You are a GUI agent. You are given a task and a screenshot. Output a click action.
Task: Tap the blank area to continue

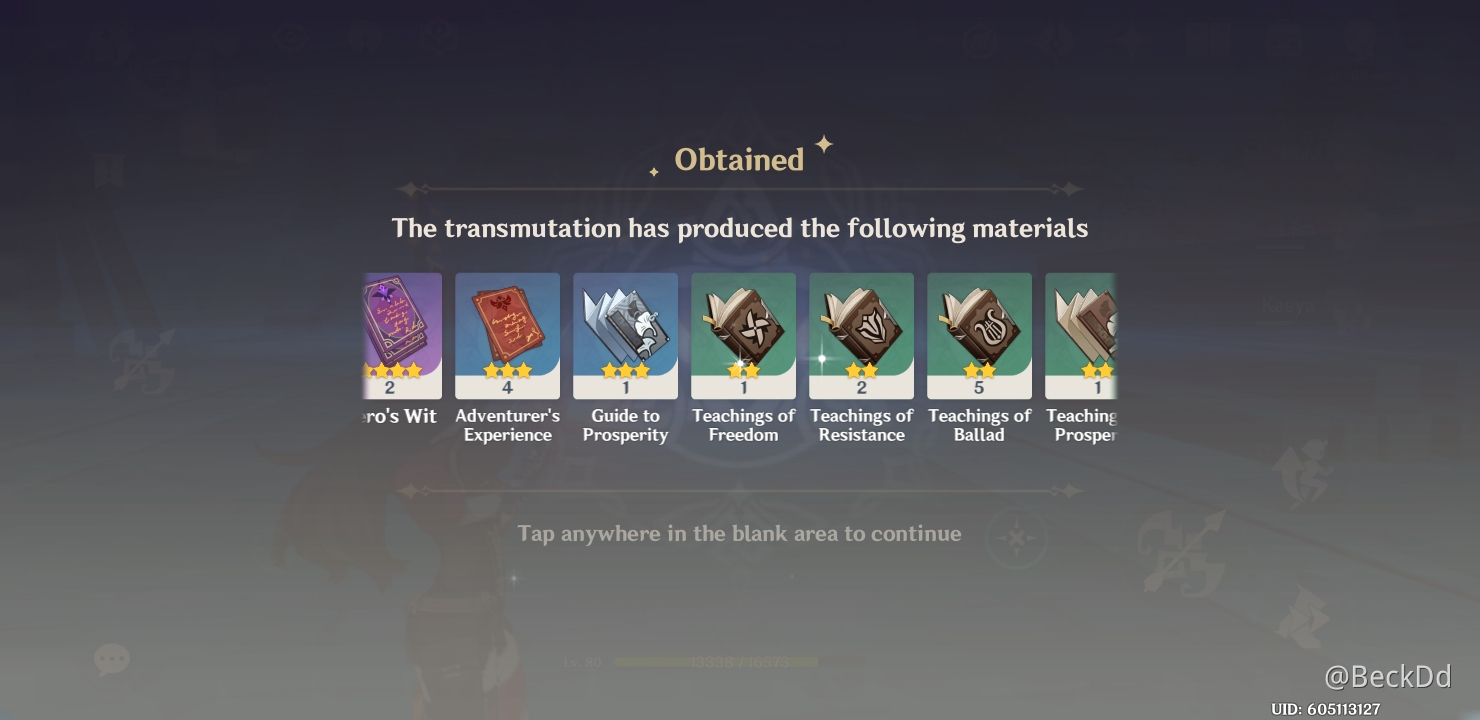[738, 533]
